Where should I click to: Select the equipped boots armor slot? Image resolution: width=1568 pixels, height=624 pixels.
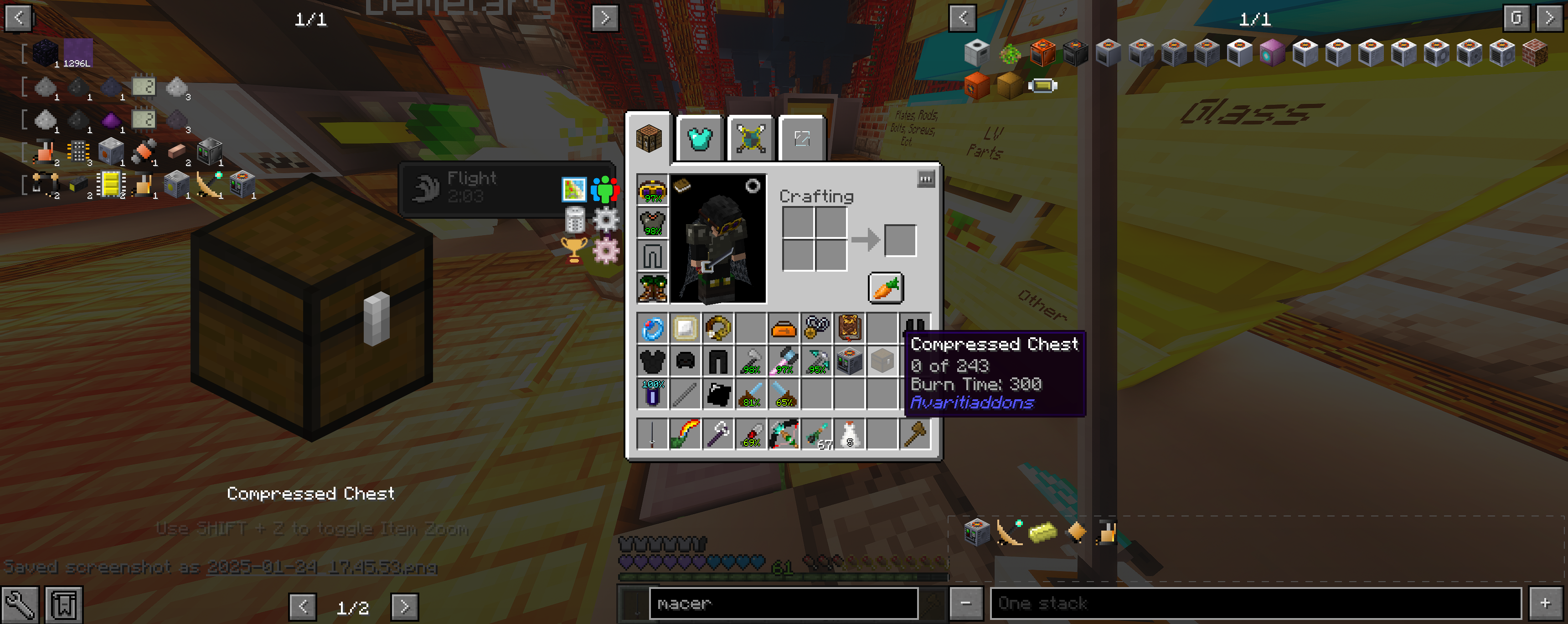653,287
